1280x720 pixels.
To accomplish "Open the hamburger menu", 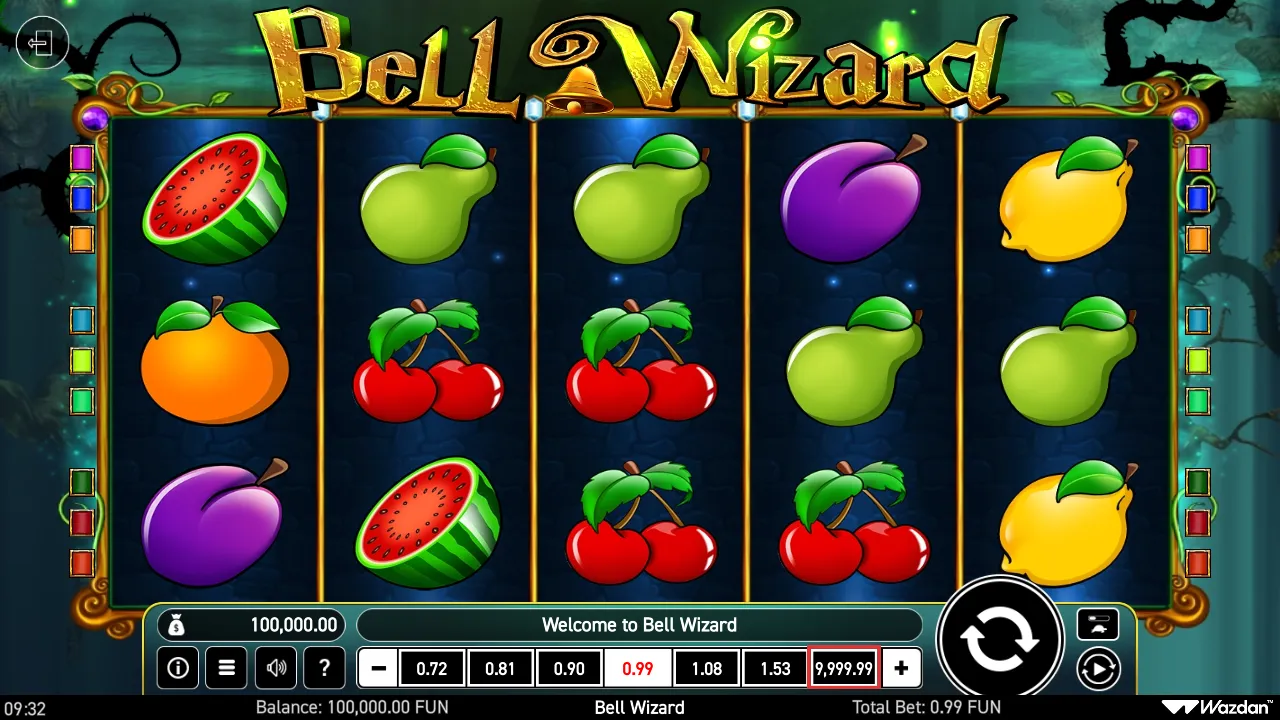I will click(x=226, y=668).
